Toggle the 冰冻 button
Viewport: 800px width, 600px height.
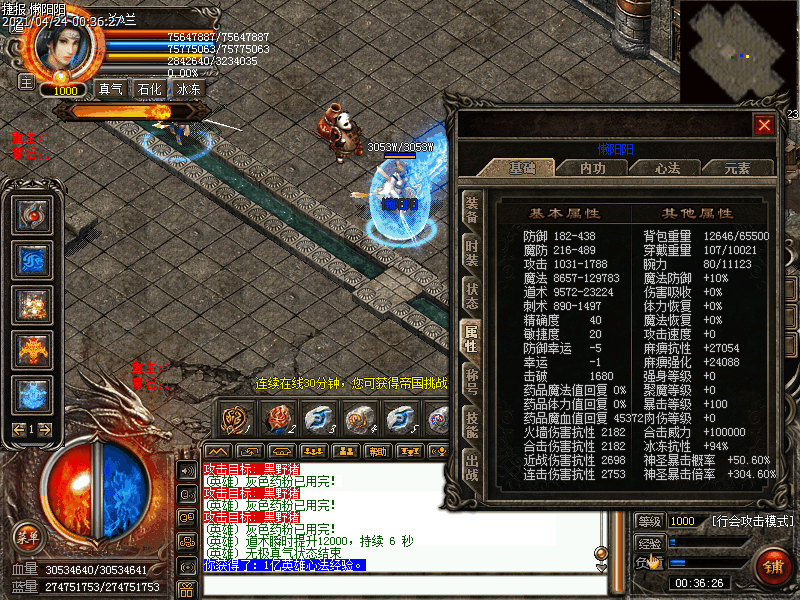pyautogui.click(x=188, y=89)
